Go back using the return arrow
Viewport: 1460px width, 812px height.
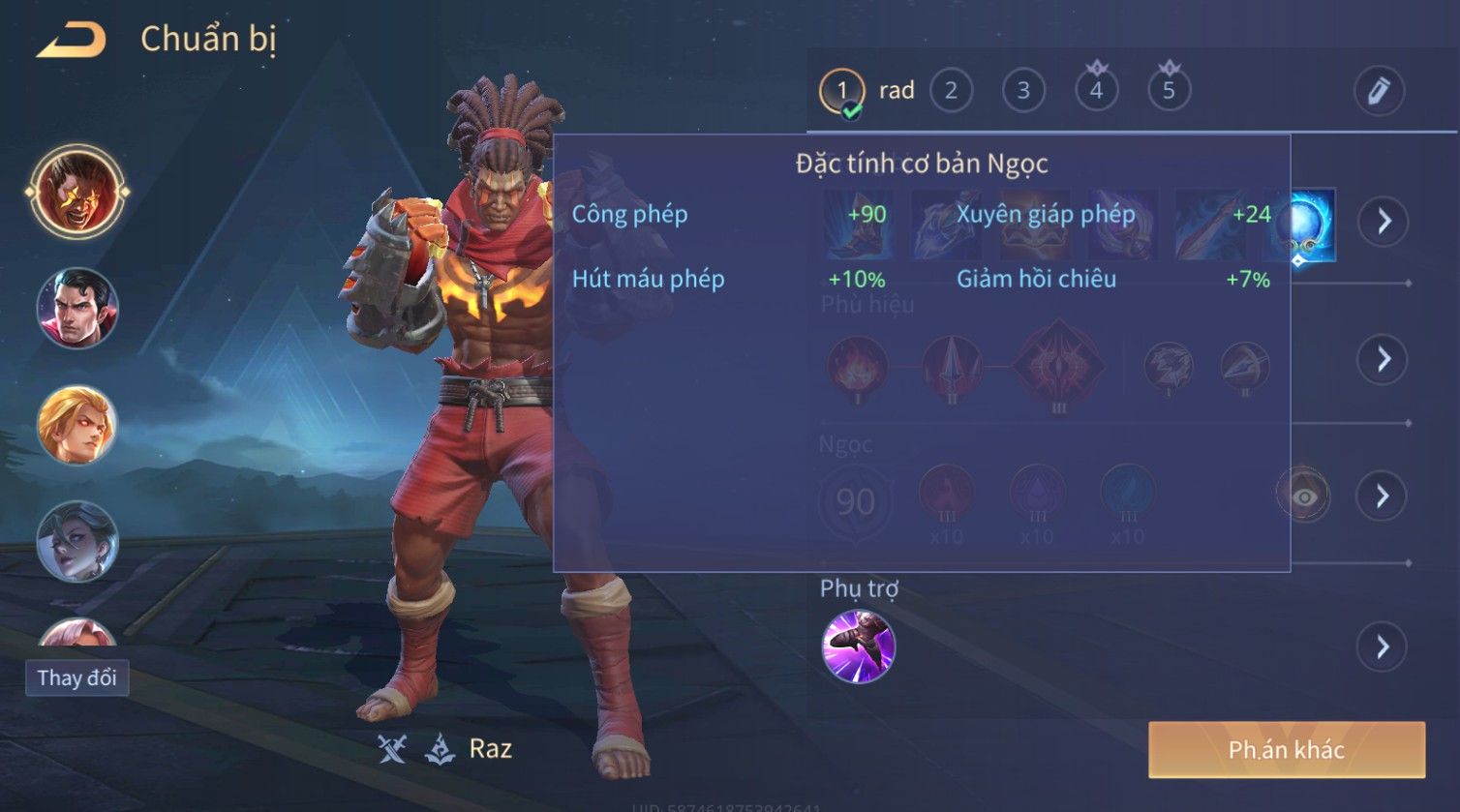point(72,41)
